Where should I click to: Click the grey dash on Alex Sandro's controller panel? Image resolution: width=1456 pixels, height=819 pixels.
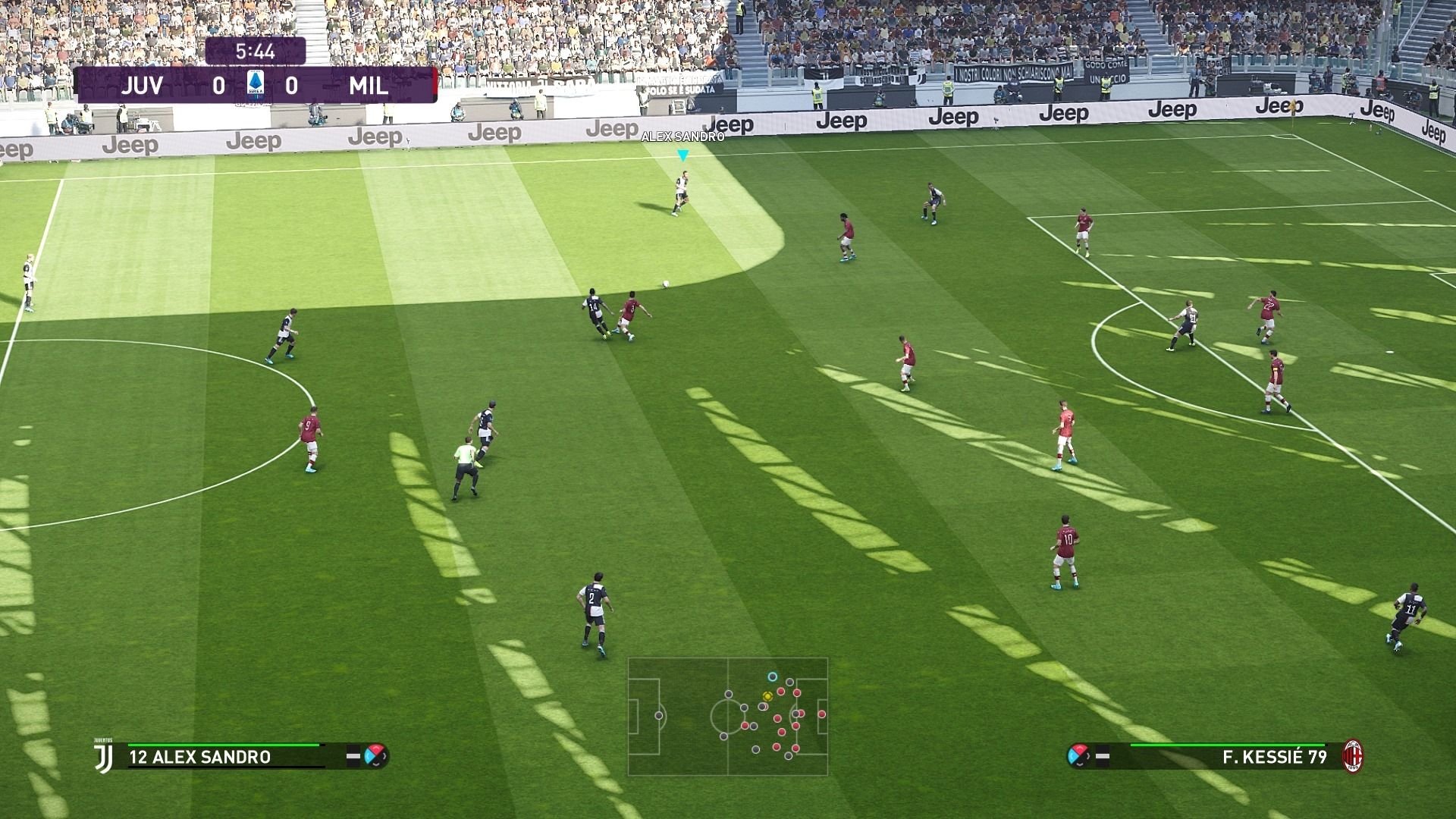(x=353, y=756)
